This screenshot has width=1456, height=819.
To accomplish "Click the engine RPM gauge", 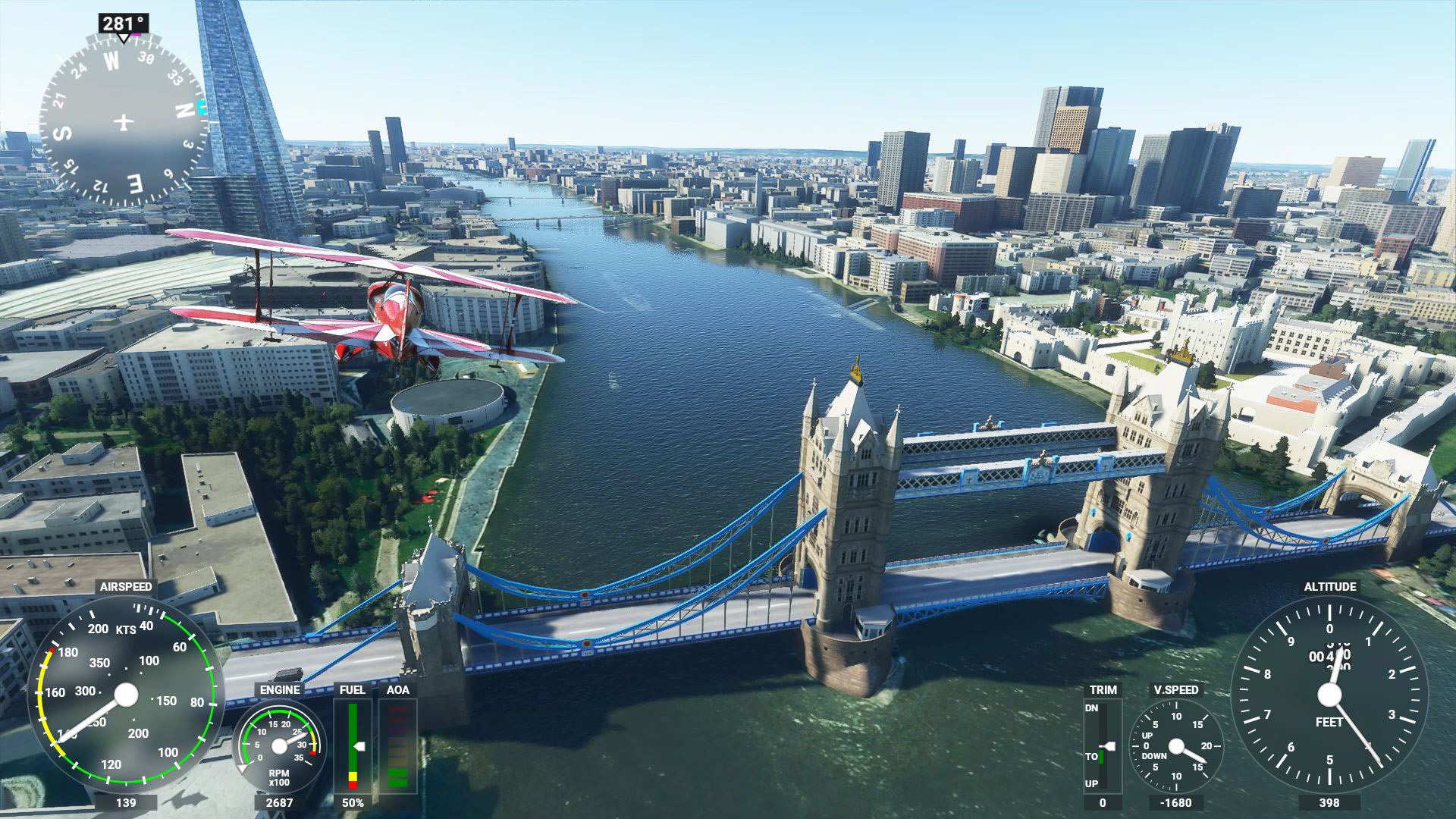I will (x=279, y=746).
